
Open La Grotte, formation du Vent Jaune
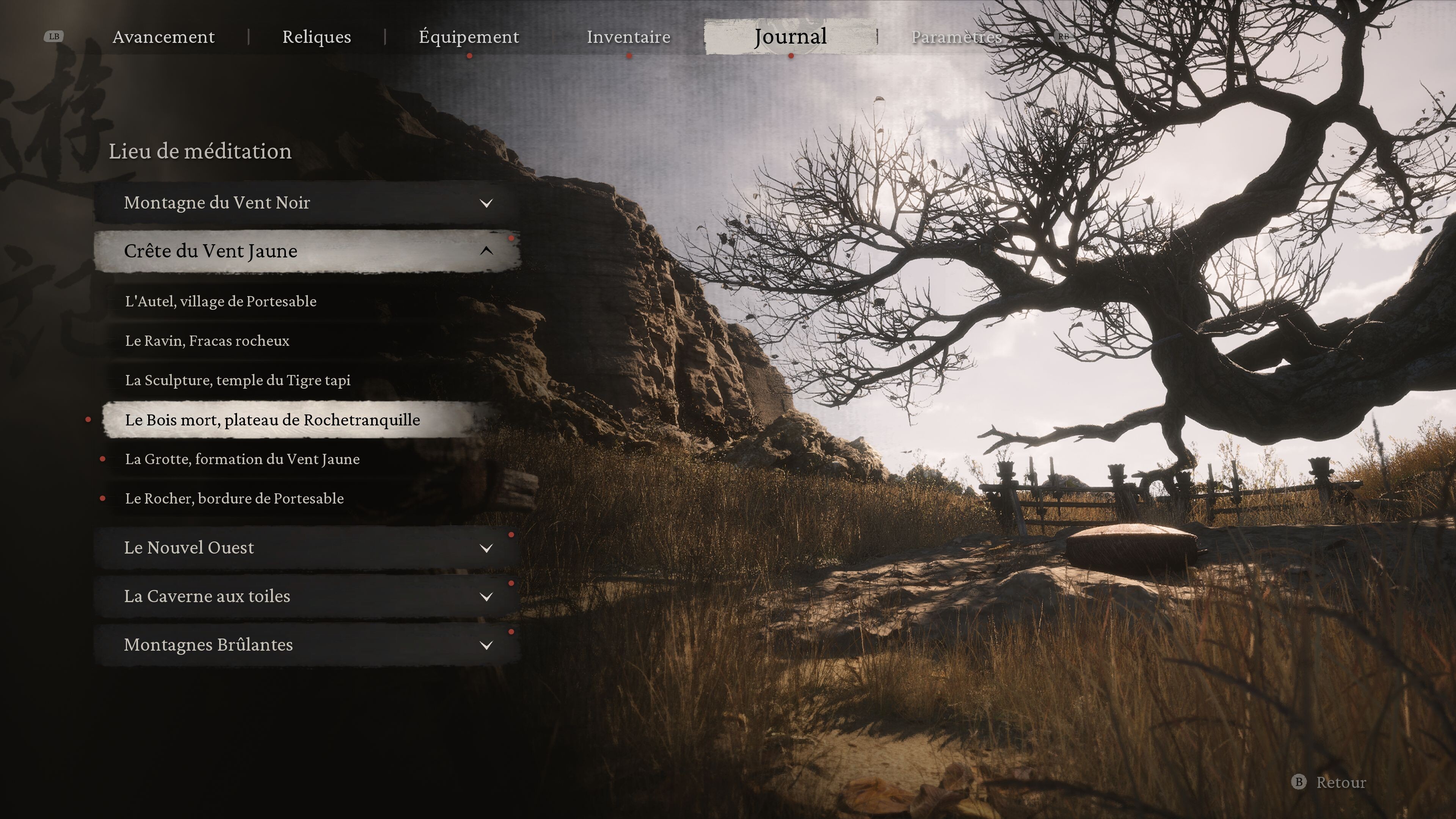pos(242,460)
